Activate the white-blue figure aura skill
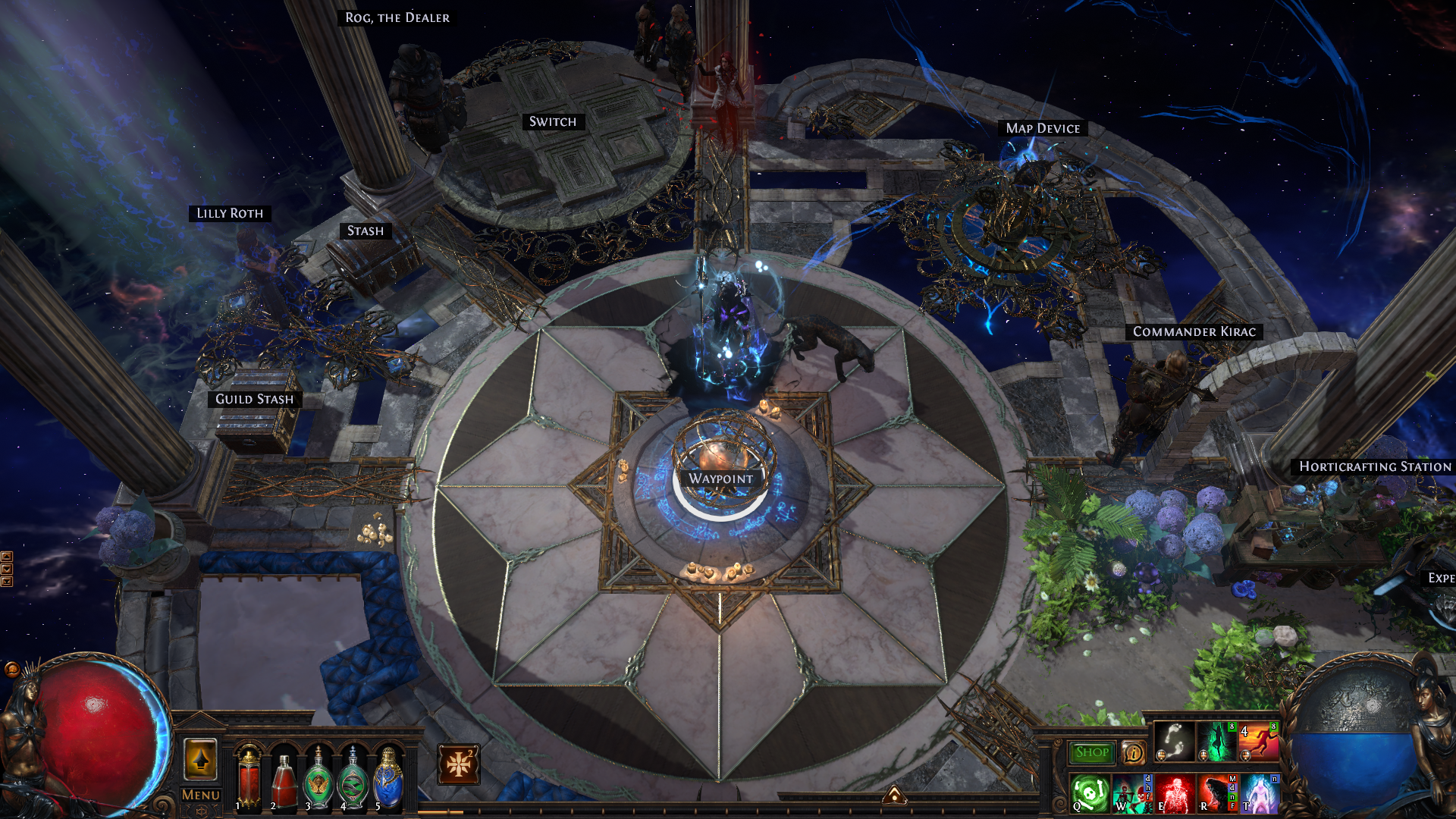 click(x=1259, y=793)
